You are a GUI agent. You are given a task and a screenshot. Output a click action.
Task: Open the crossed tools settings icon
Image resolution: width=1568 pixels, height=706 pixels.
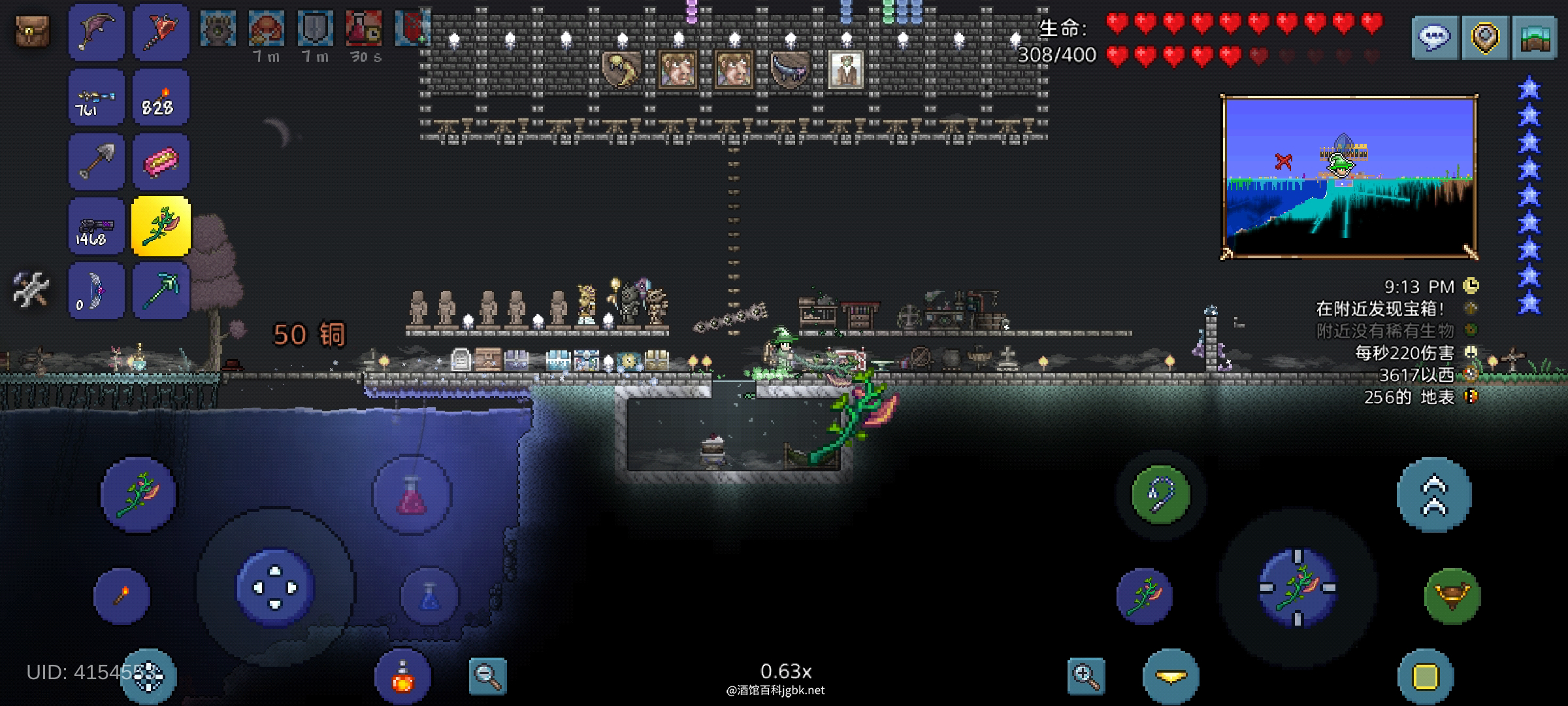[31, 290]
